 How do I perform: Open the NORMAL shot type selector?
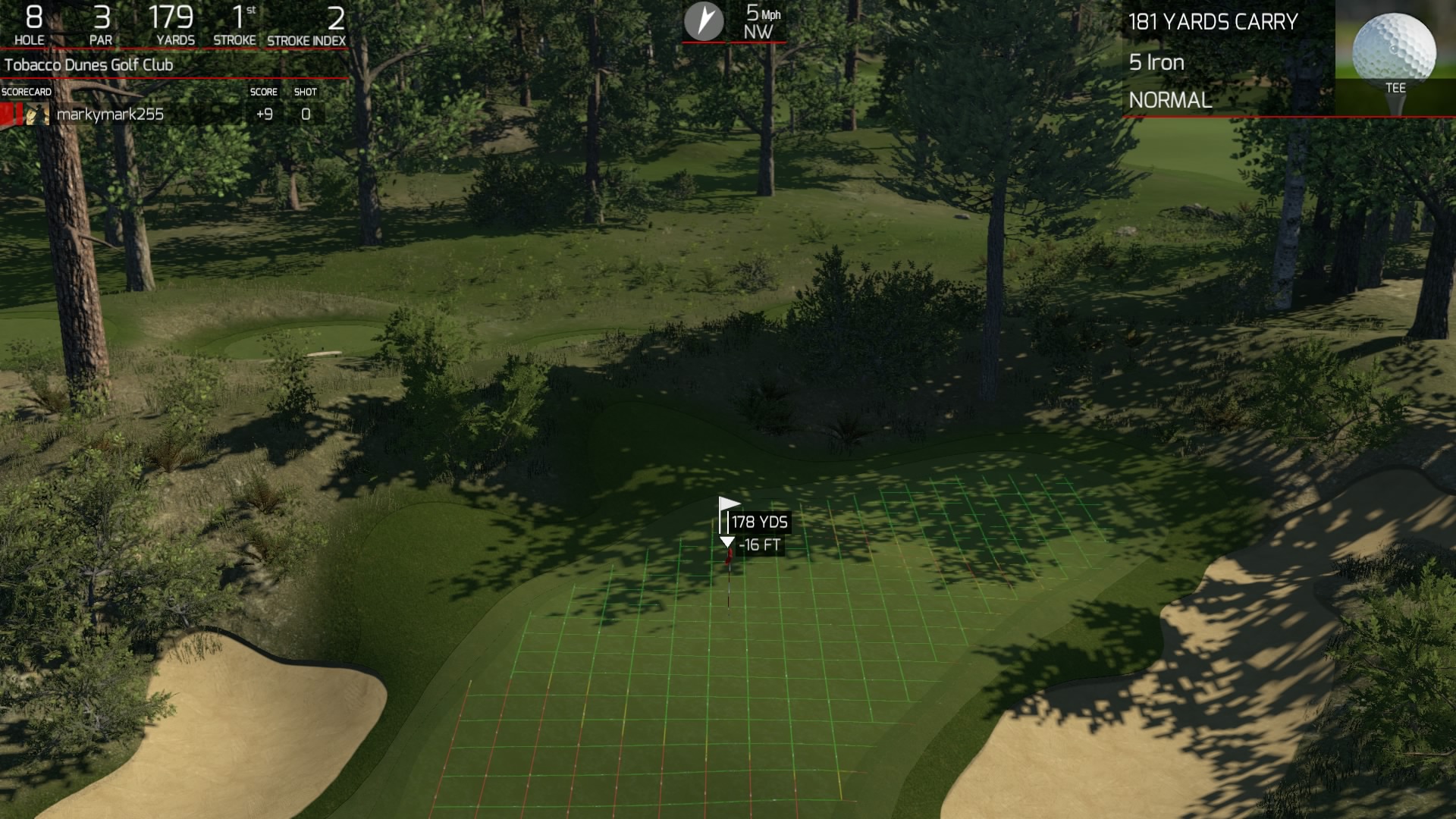pyautogui.click(x=1169, y=100)
